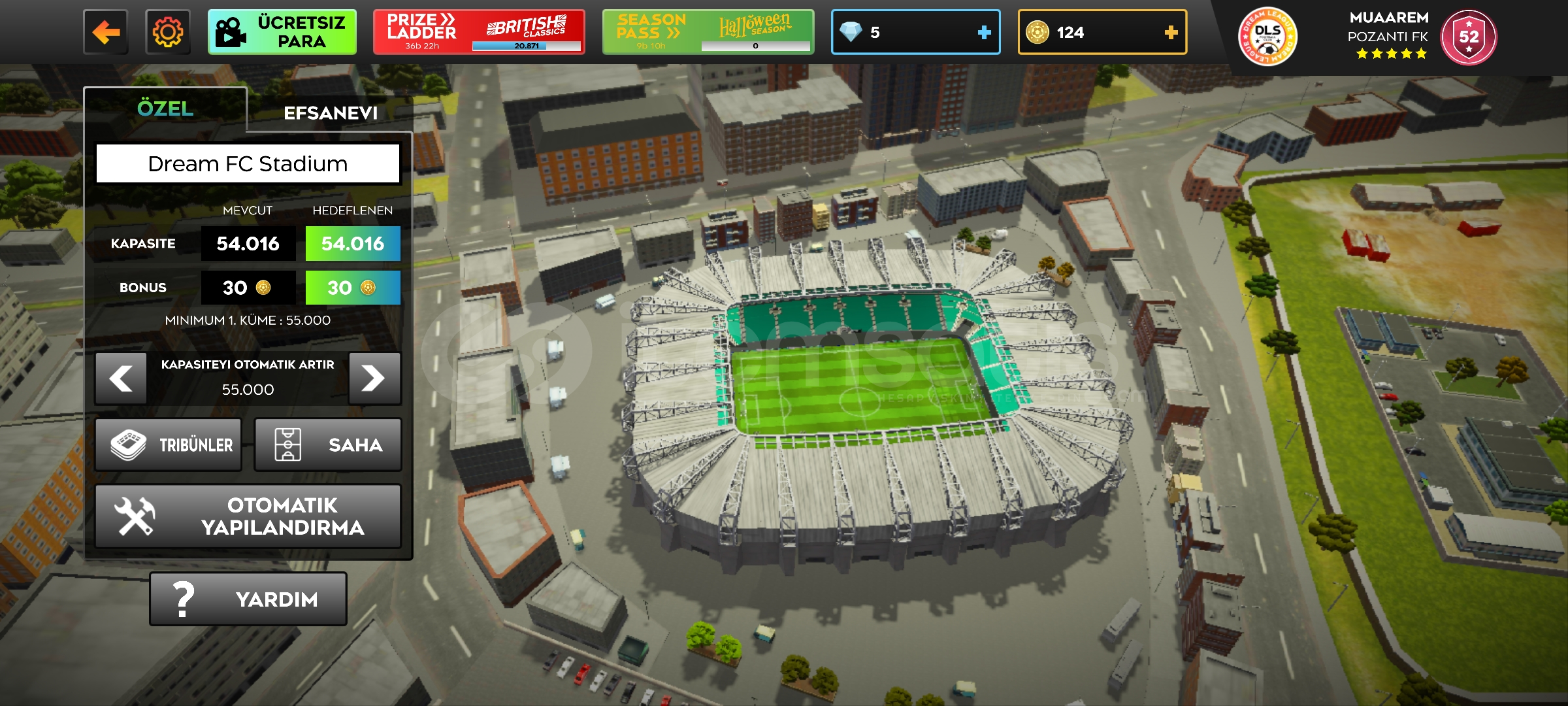
Task: Open the Tribünler stands menu
Action: [x=169, y=445]
